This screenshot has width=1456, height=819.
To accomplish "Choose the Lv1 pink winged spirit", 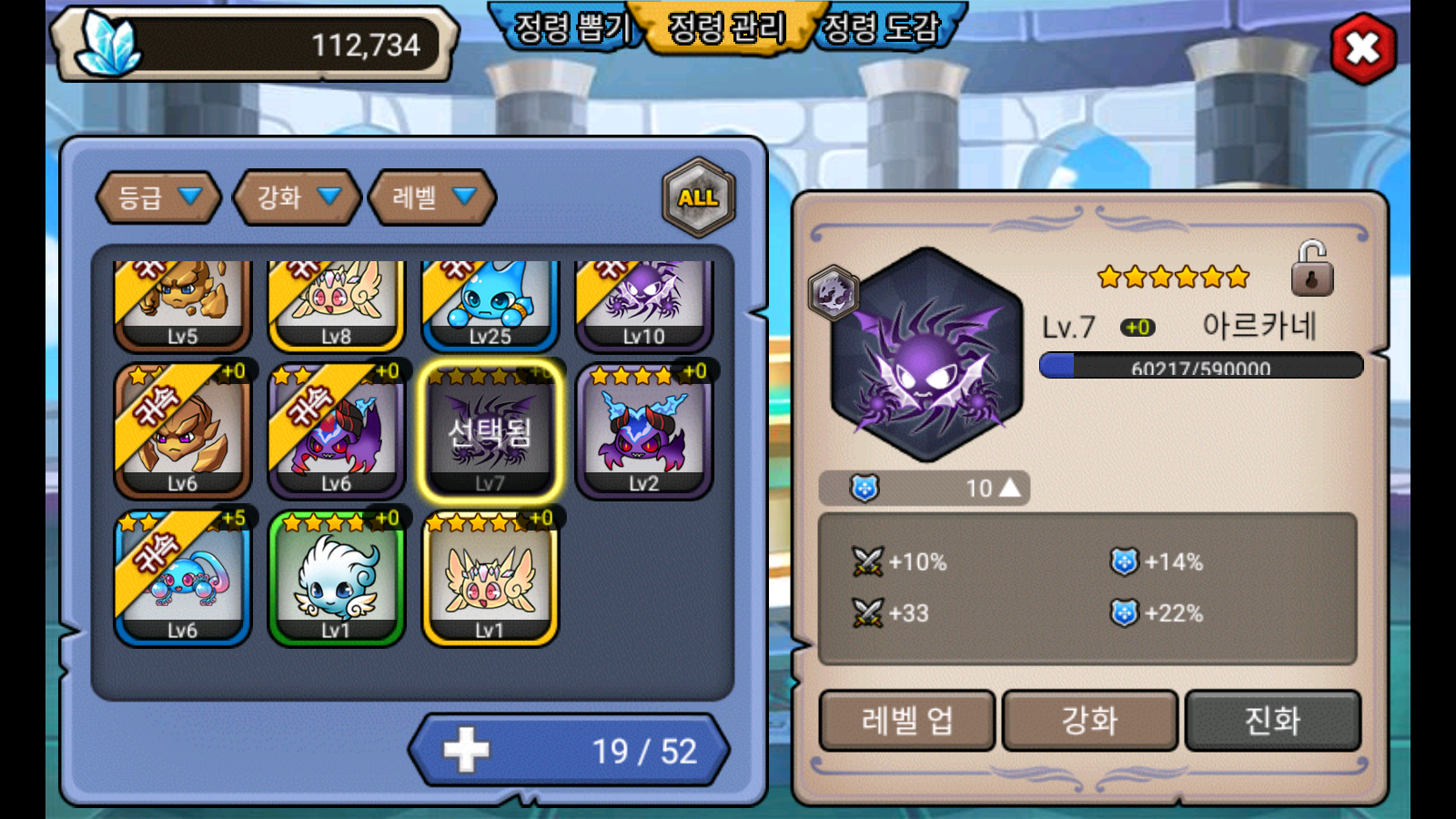I will tap(490, 579).
